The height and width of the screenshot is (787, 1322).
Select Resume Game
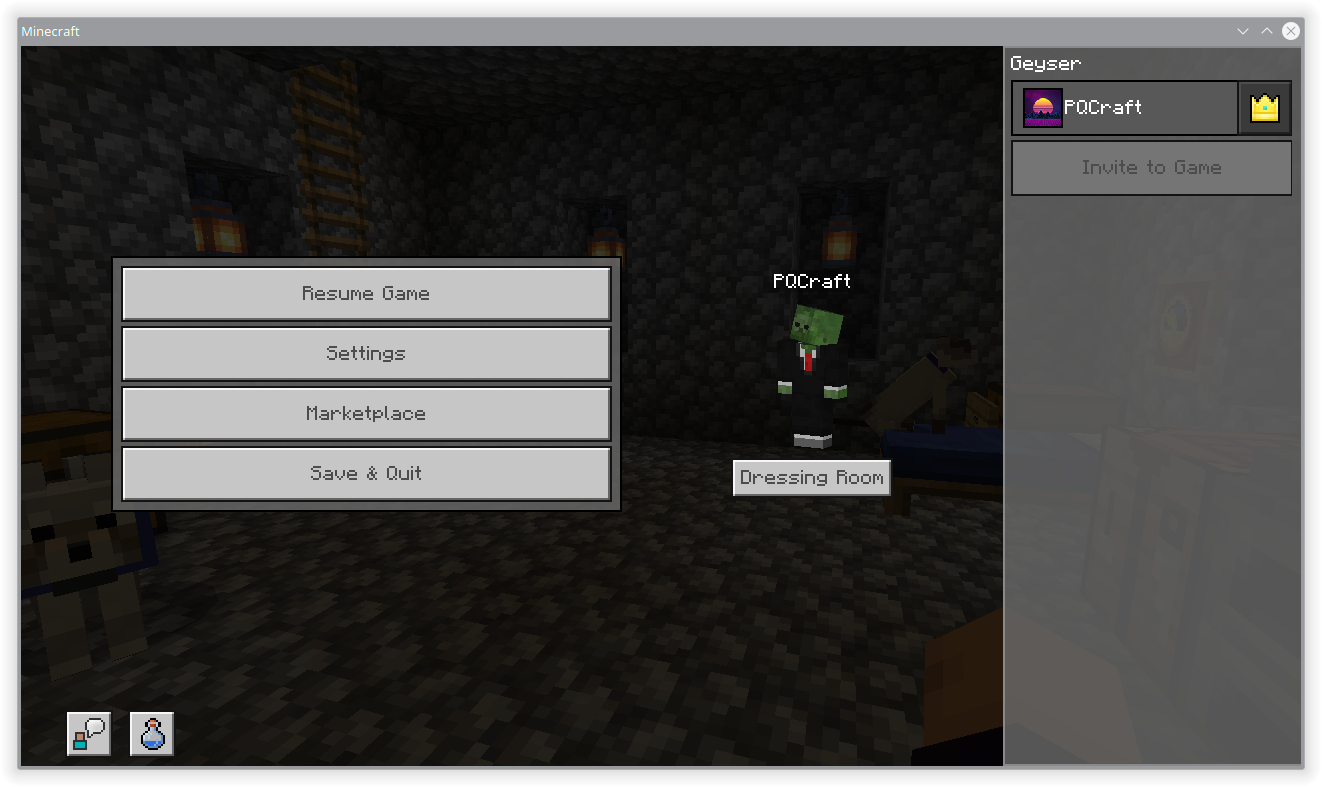pyautogui.click(x=366, y=293)
